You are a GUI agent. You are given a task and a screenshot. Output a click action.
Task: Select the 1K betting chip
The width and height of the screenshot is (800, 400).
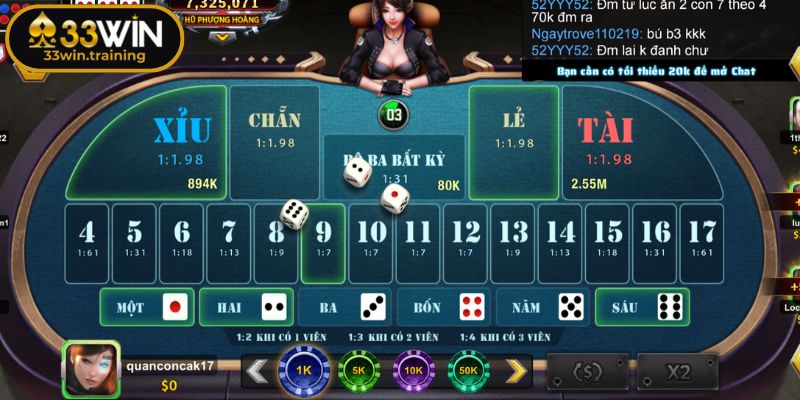coord(305,372)
